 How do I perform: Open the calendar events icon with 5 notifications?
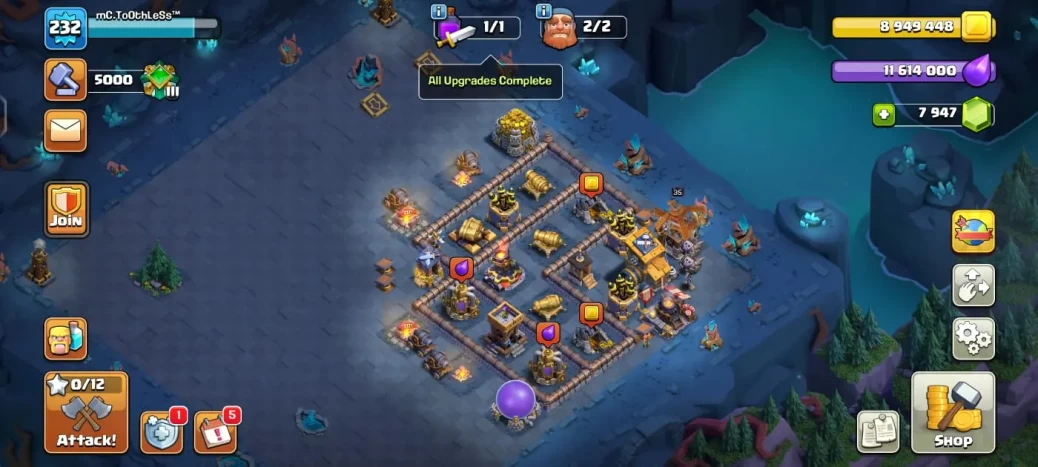[213, 432]
